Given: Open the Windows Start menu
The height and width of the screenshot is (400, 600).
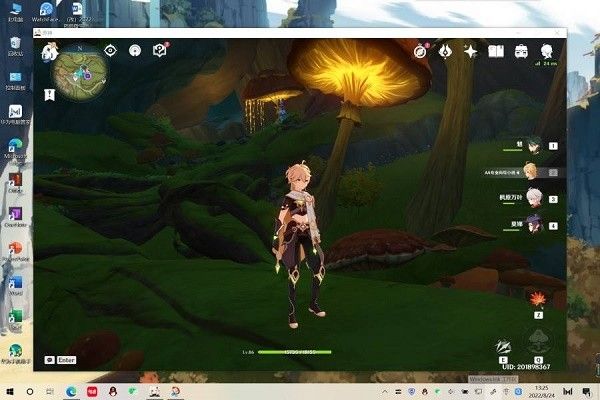Looking at the screenshot, I should coord(9,390).
